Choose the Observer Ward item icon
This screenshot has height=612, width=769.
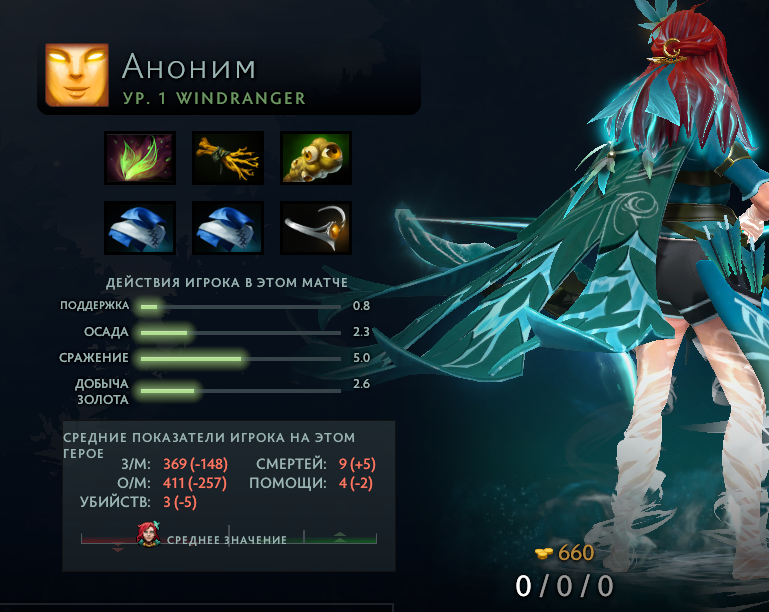(316, 158)
